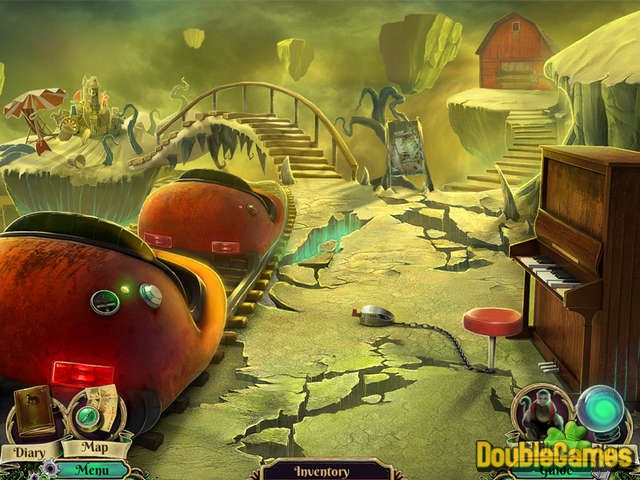The image size is (640, 480).
Task: Select the monkey helper portrait
Action: pos(540,411)
